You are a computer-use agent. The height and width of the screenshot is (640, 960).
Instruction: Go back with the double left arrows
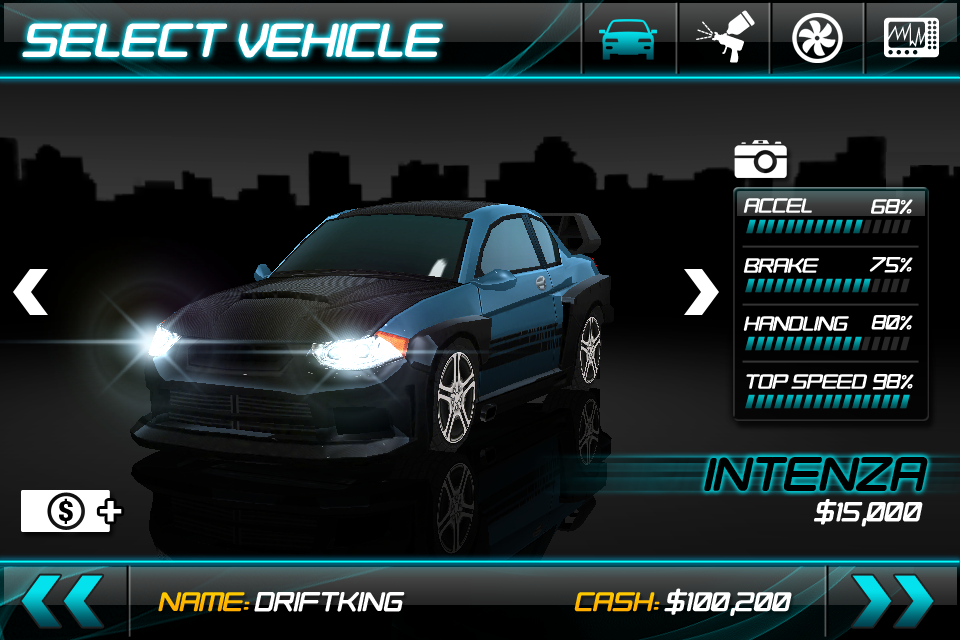point(62,601)
